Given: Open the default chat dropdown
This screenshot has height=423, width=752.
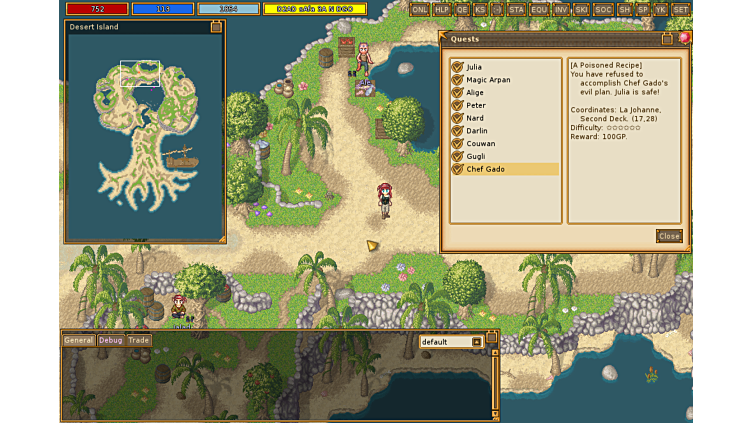Looking at the screenshot, I should coord(451,342).
